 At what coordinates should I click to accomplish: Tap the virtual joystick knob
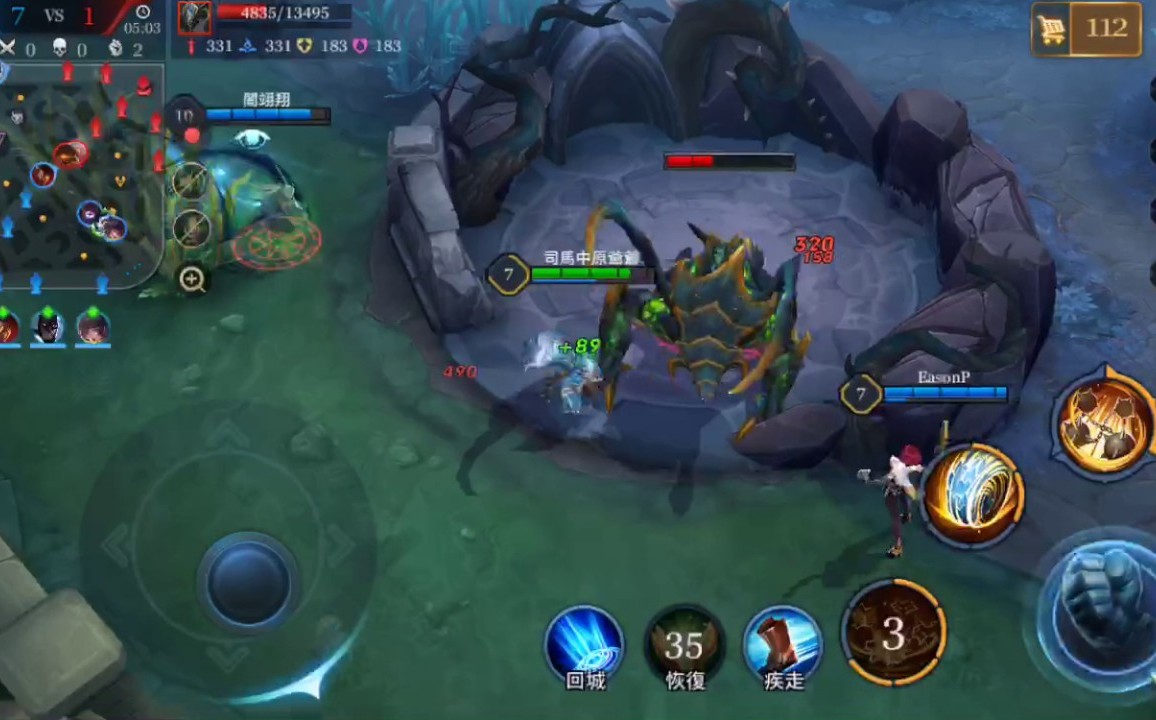click(x=248, y=581)
